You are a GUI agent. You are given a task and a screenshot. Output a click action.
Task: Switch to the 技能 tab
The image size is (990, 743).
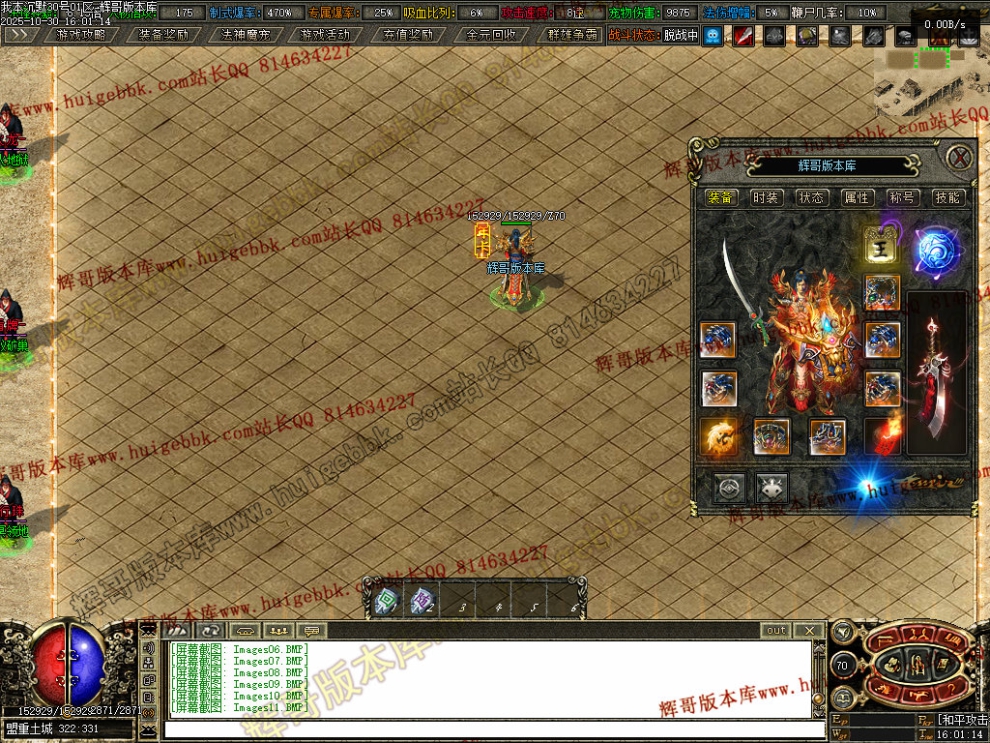click(947, 198)
